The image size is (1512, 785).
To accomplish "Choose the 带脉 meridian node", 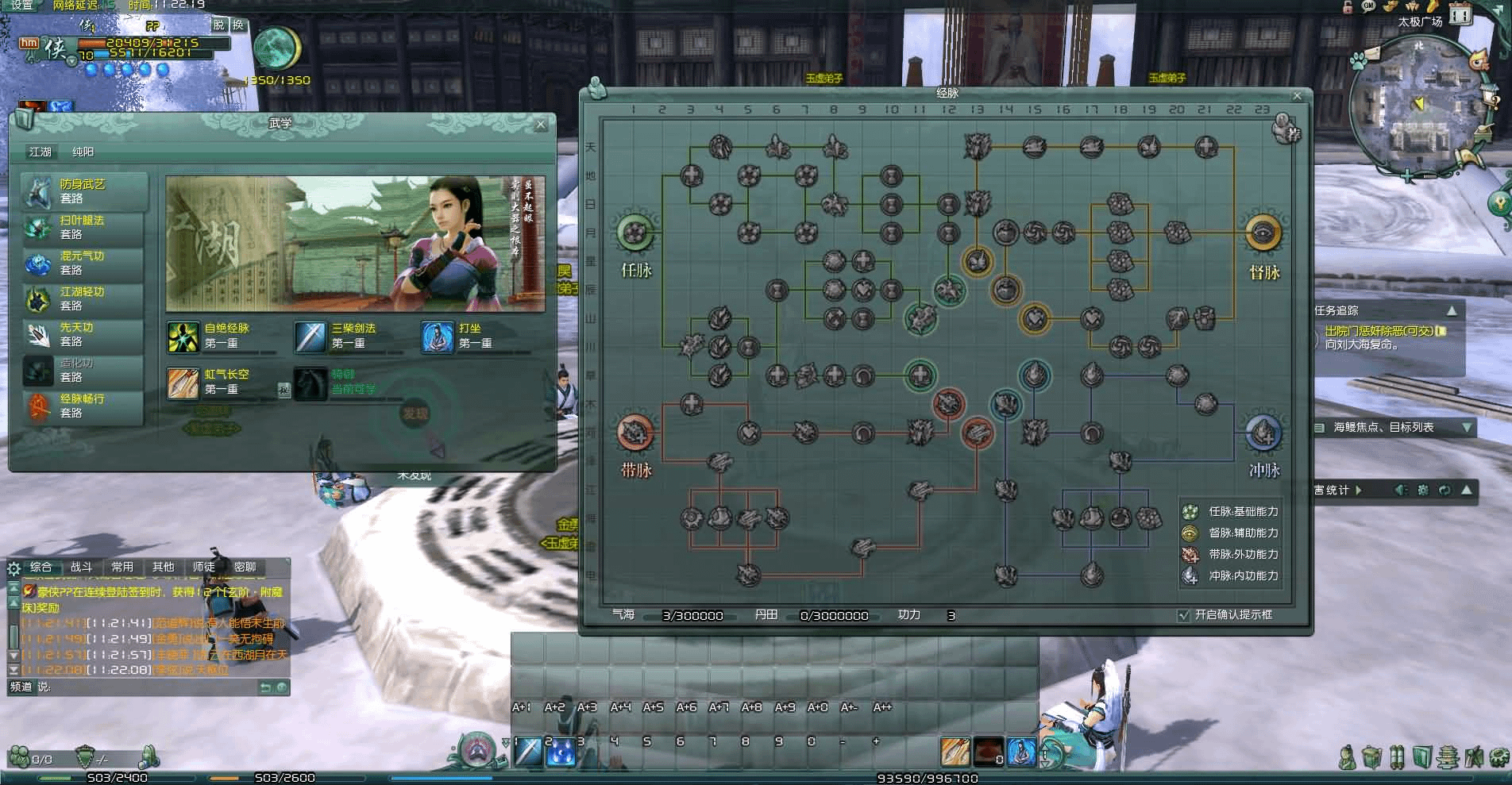I will coord(635,433).
